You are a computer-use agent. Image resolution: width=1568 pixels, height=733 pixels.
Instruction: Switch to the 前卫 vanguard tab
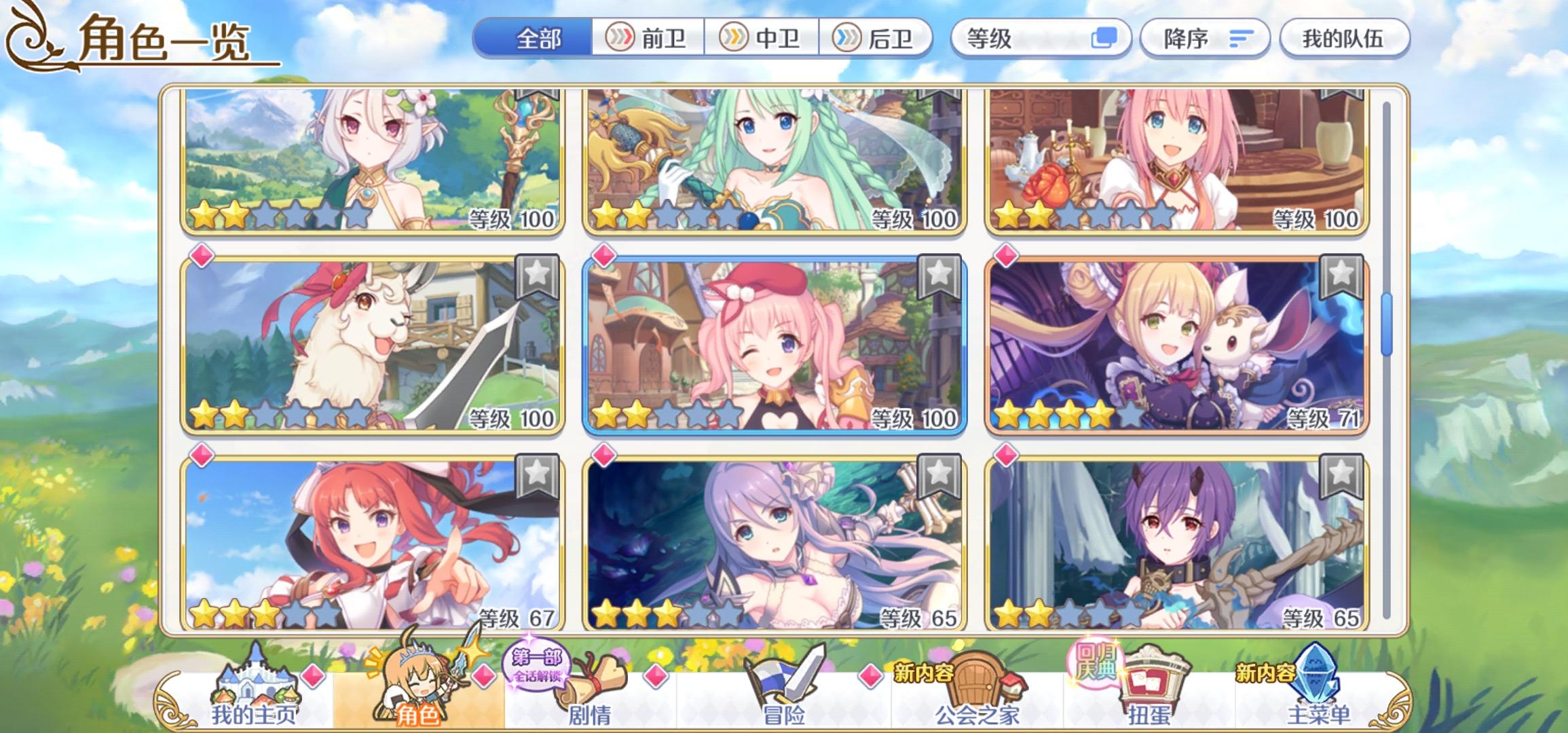pos(652,39)
